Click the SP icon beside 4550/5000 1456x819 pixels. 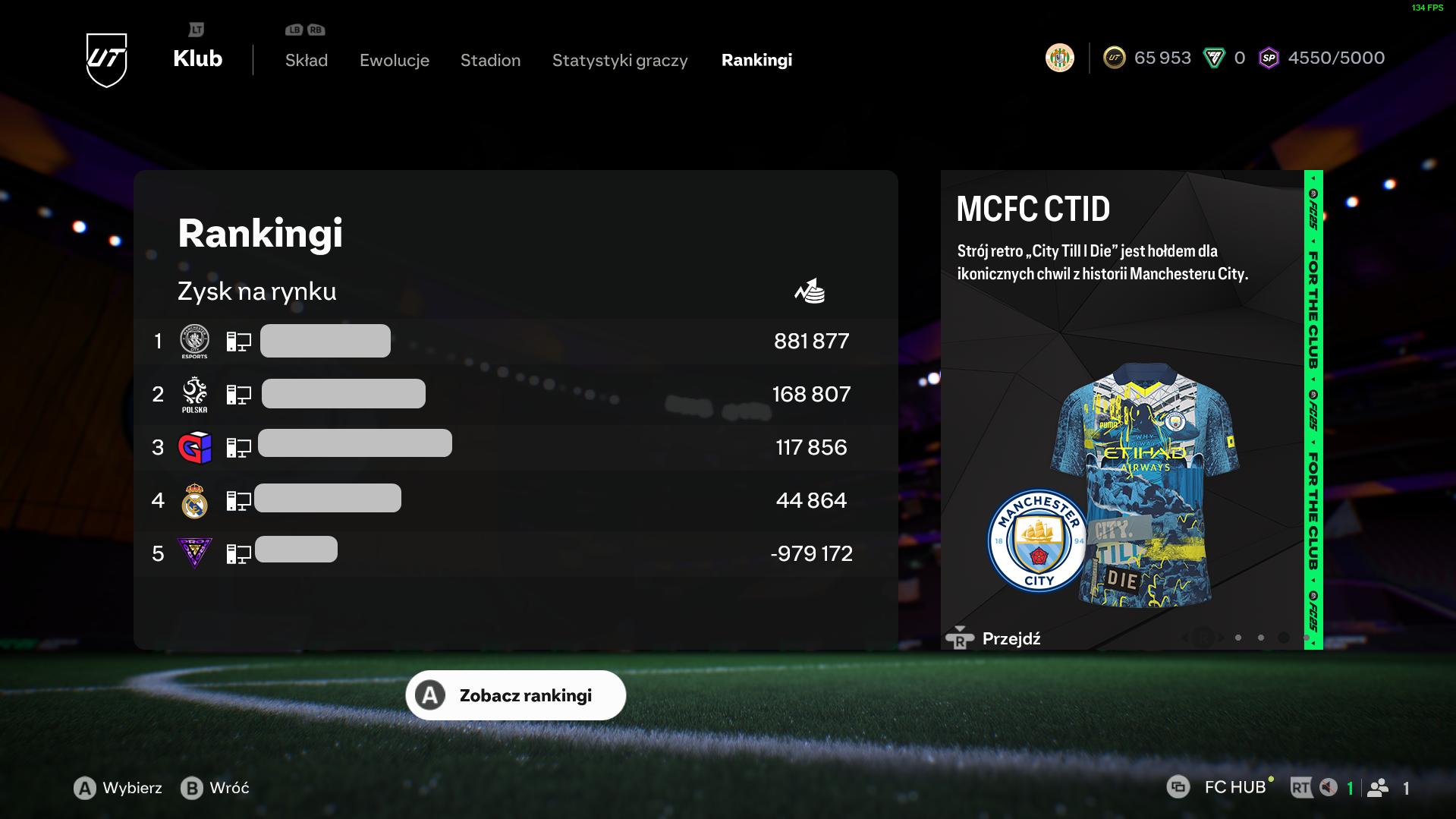click(1269, 58)
